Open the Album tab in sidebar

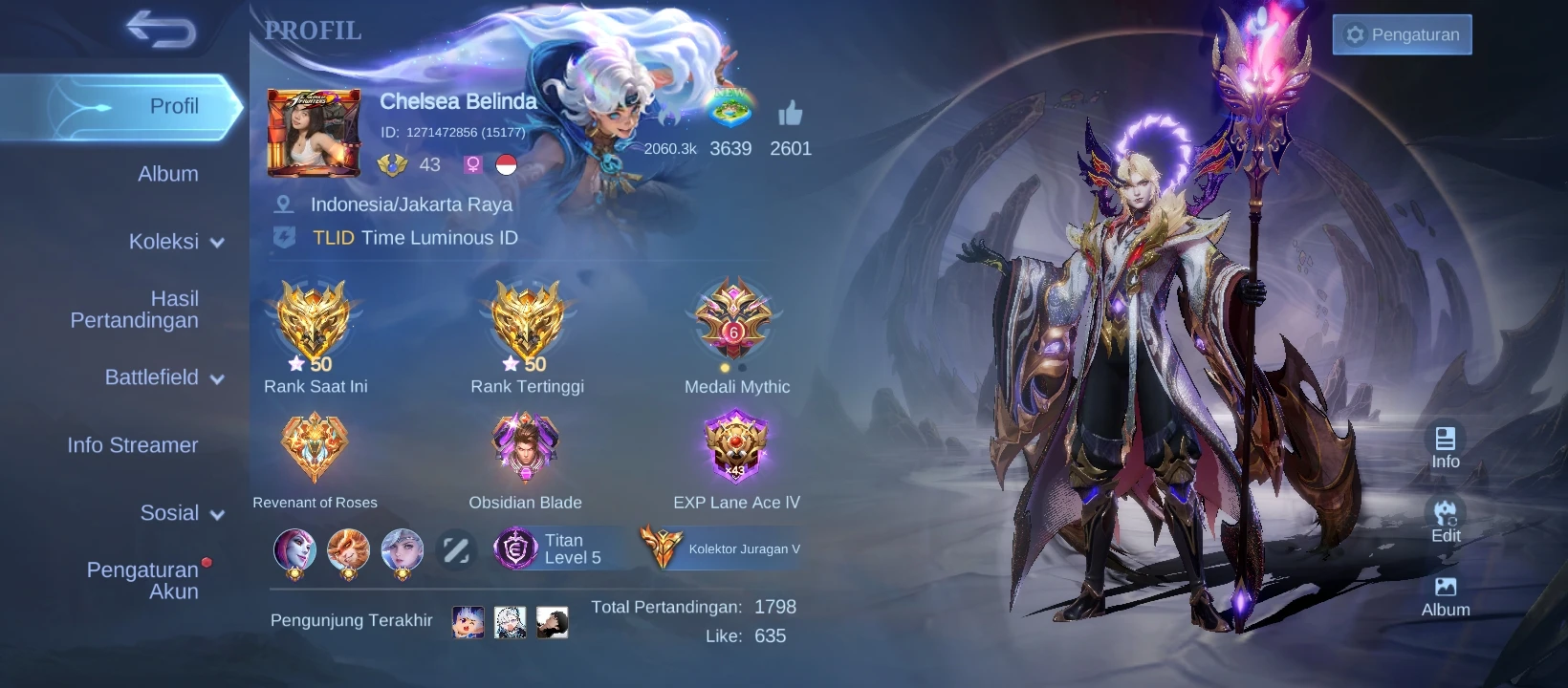[168, 174]
